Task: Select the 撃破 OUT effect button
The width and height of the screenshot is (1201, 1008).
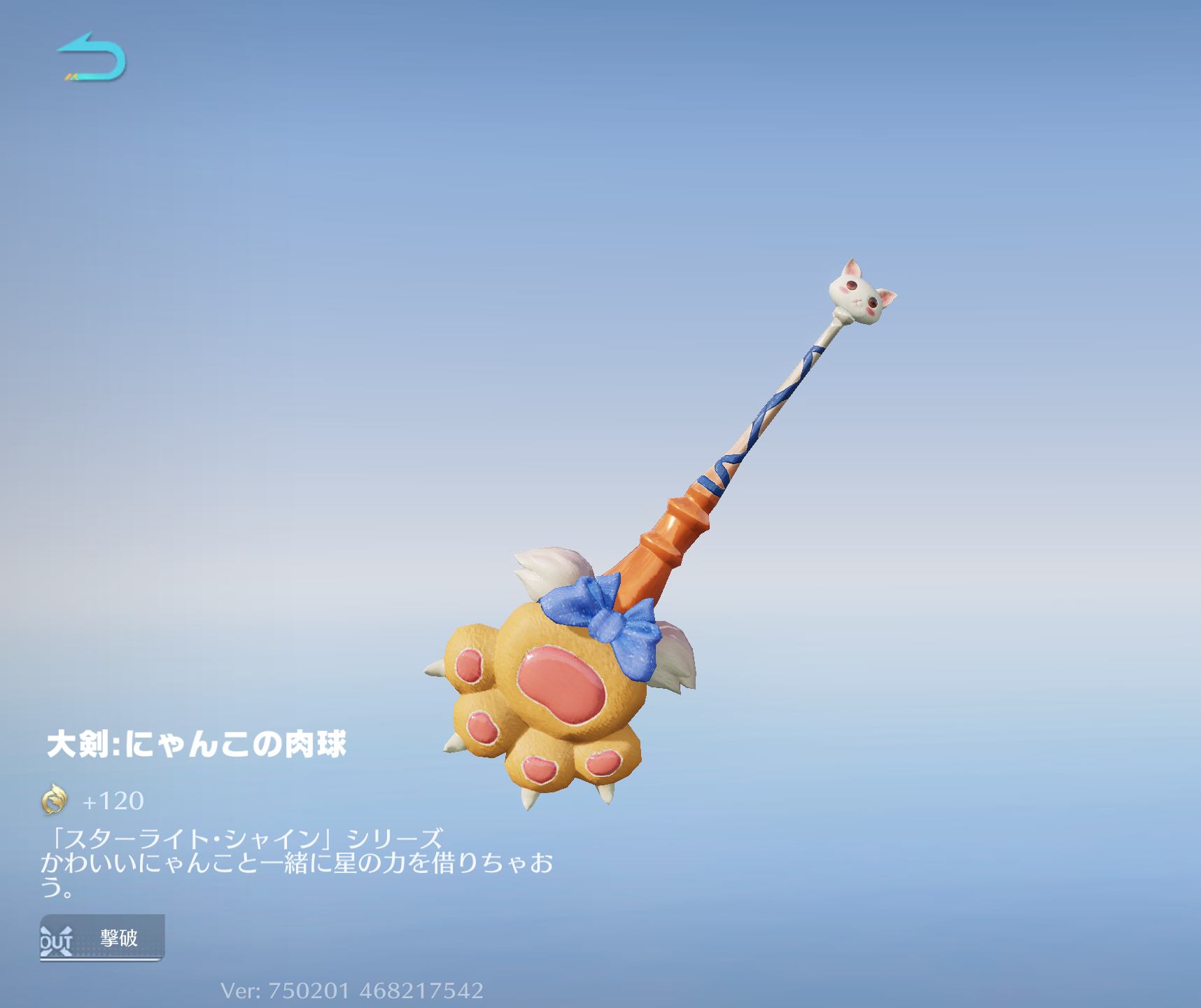Action: click(x=102, y=937)
